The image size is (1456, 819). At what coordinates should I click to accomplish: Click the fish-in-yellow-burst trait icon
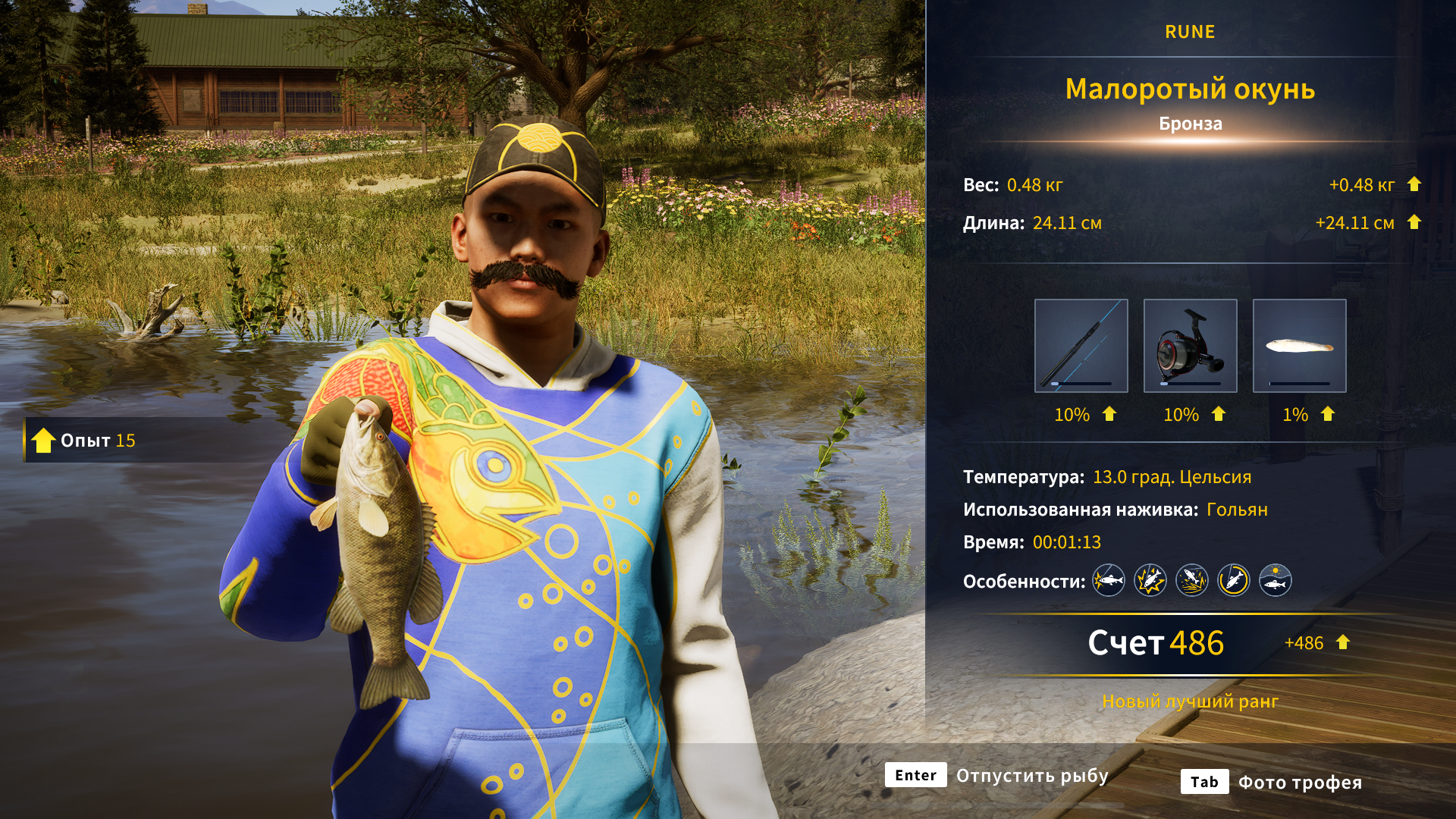1150,581
